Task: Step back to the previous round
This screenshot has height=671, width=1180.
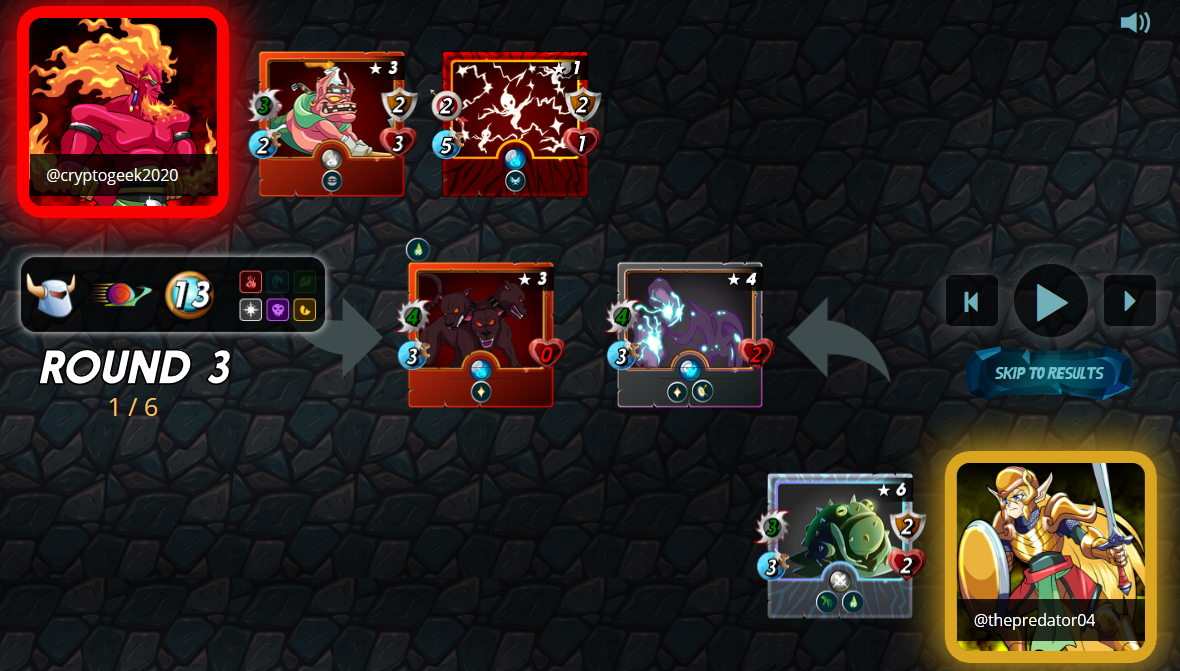Action: tap(971, 301)
